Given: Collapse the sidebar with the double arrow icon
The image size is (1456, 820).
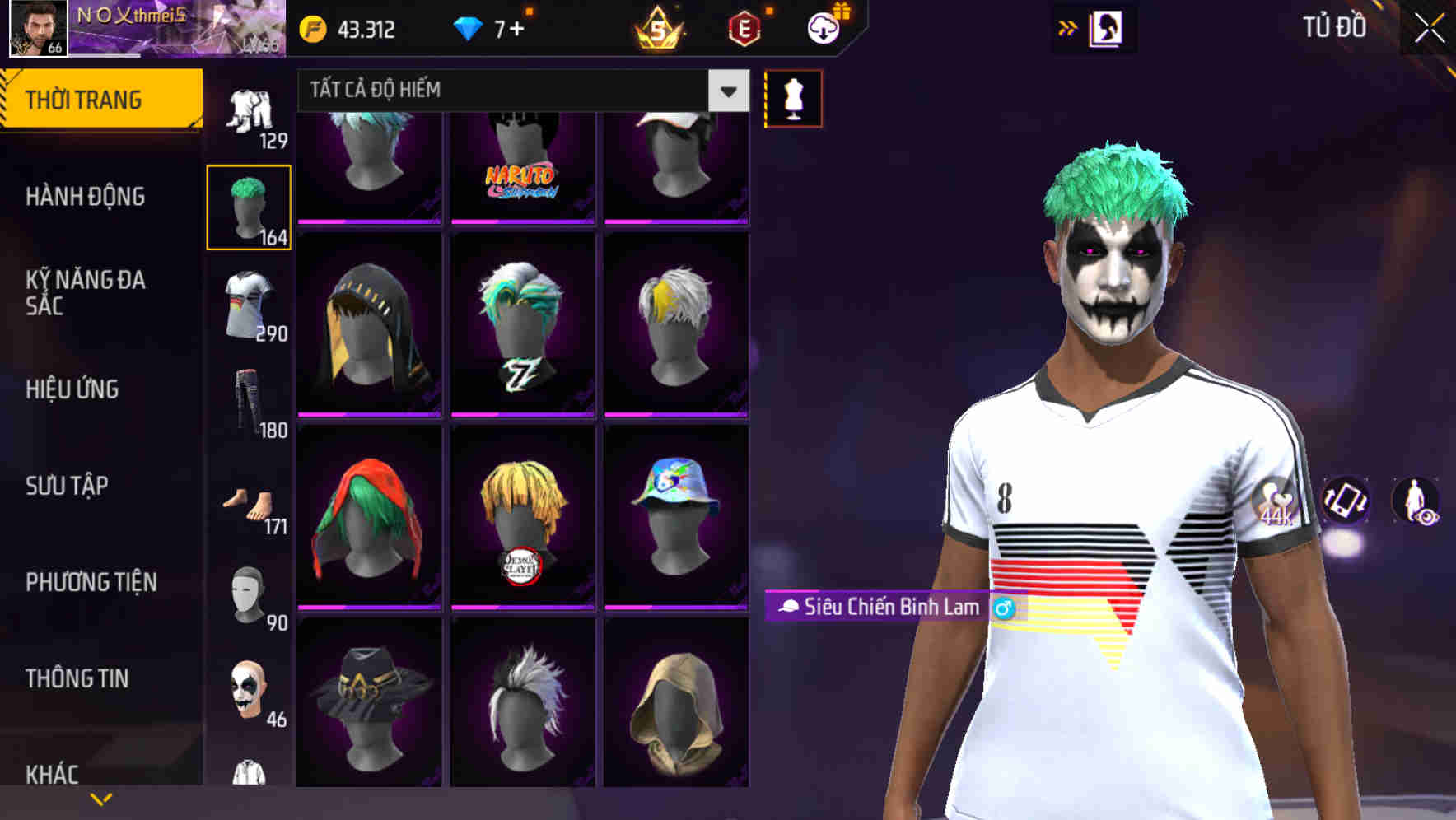Looking at the screenshot, I should (x=1068, y=27).
